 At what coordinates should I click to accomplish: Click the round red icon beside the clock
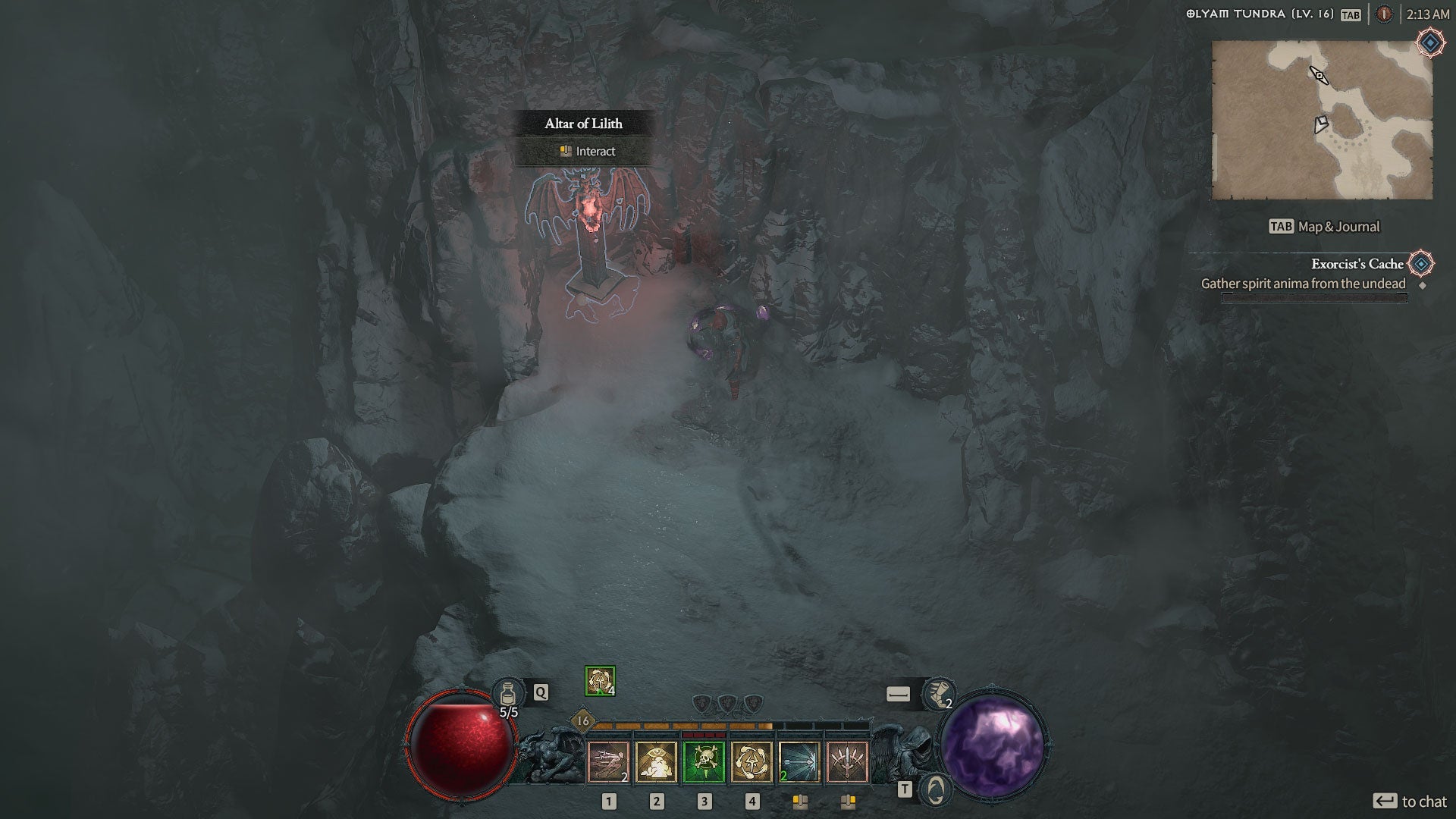(1384, 14)
